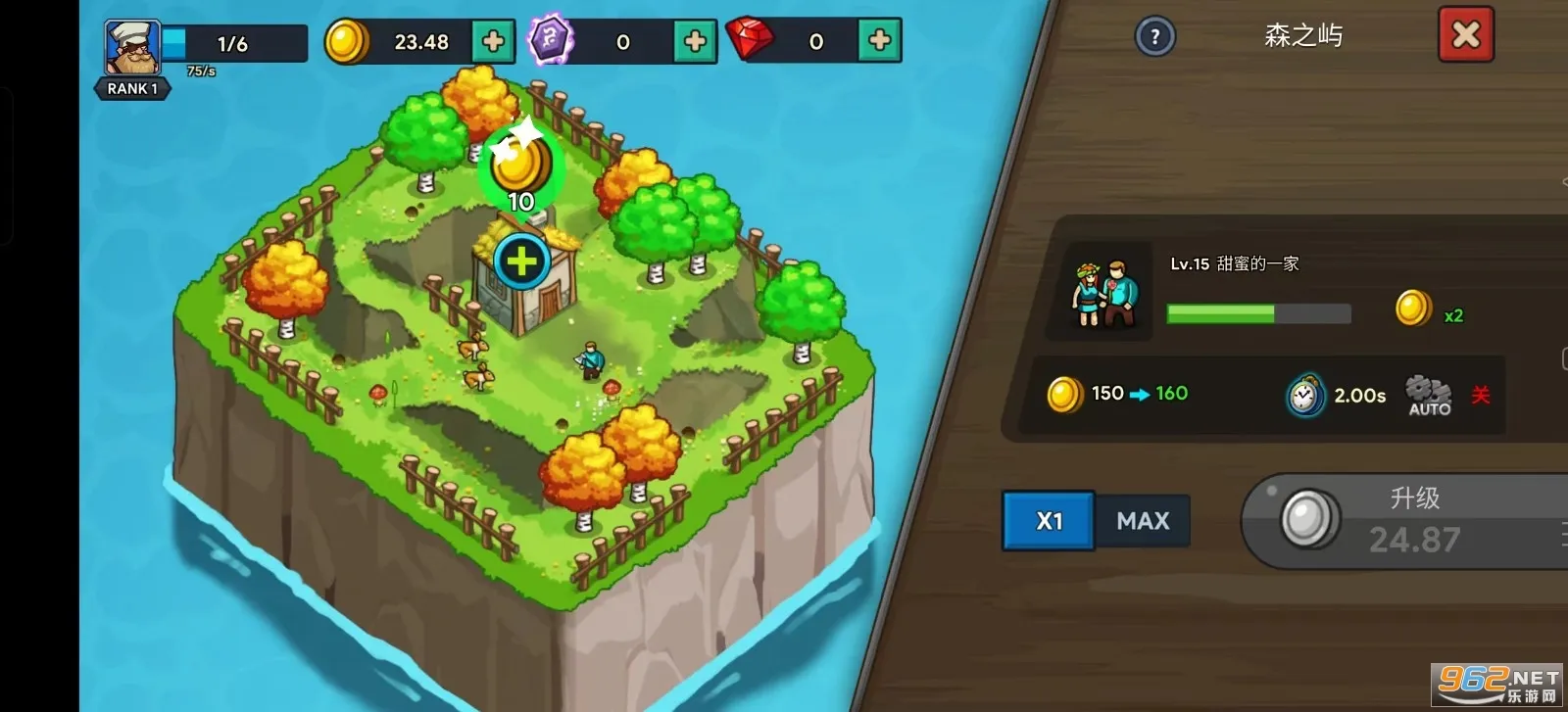Screen dimensions: 1568x712
Task: Add more purple gems
Action: [695, 41]
